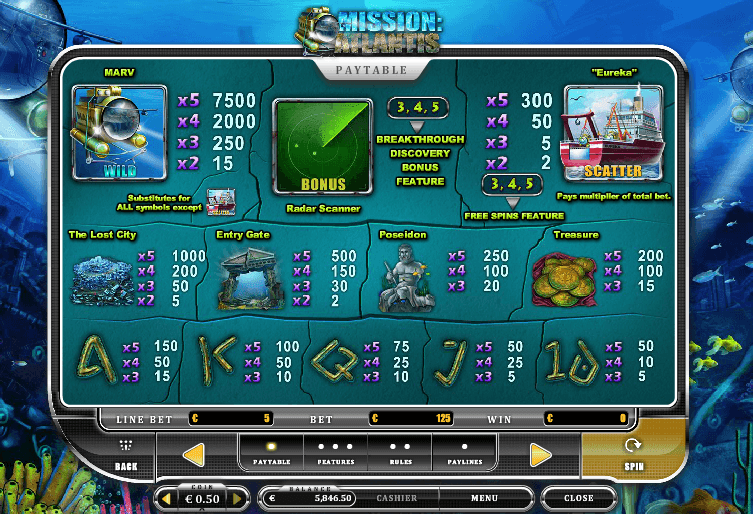753x514 pixels.
Task: Open the Rules tab
Action: [400, 453]
